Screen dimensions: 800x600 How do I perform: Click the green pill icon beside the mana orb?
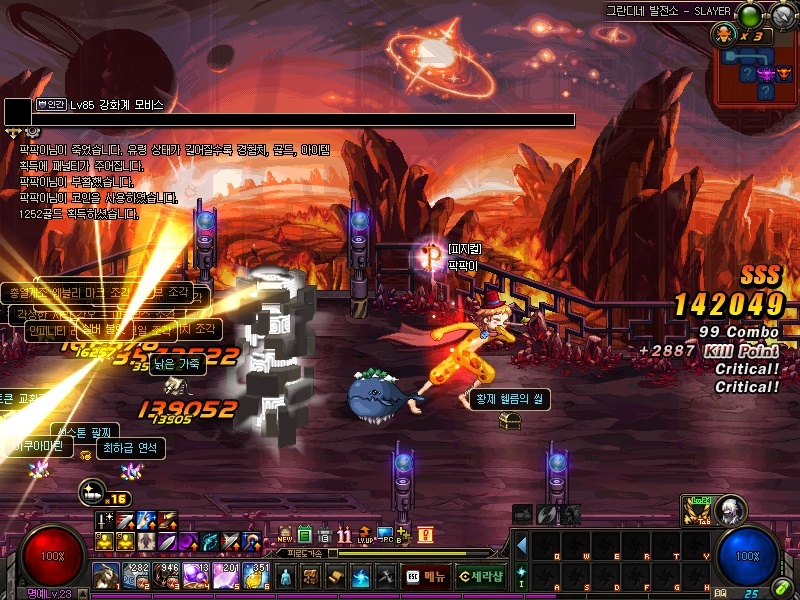point(781,587)
